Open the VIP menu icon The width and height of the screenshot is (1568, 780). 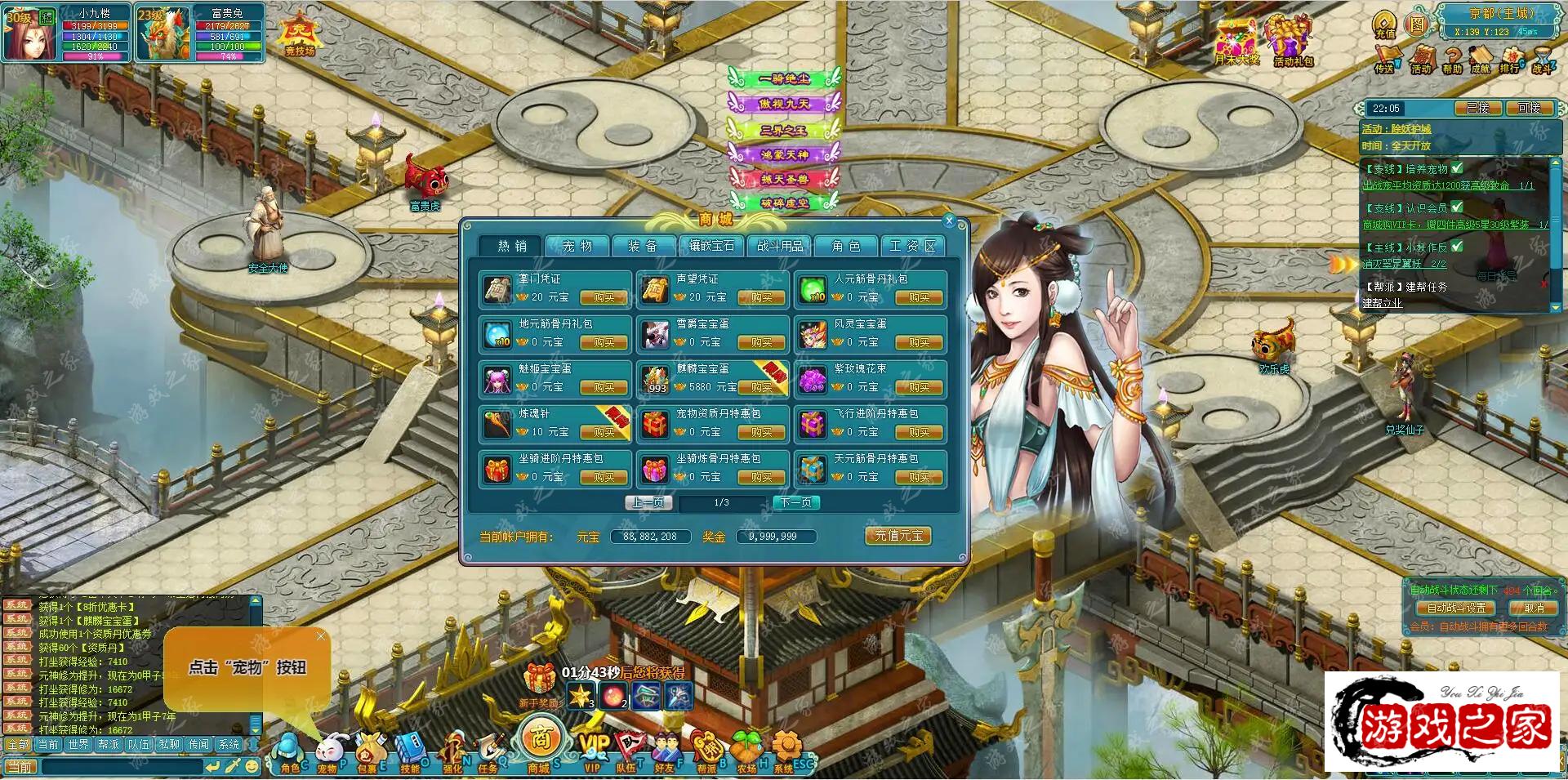[x=594, y=751]
